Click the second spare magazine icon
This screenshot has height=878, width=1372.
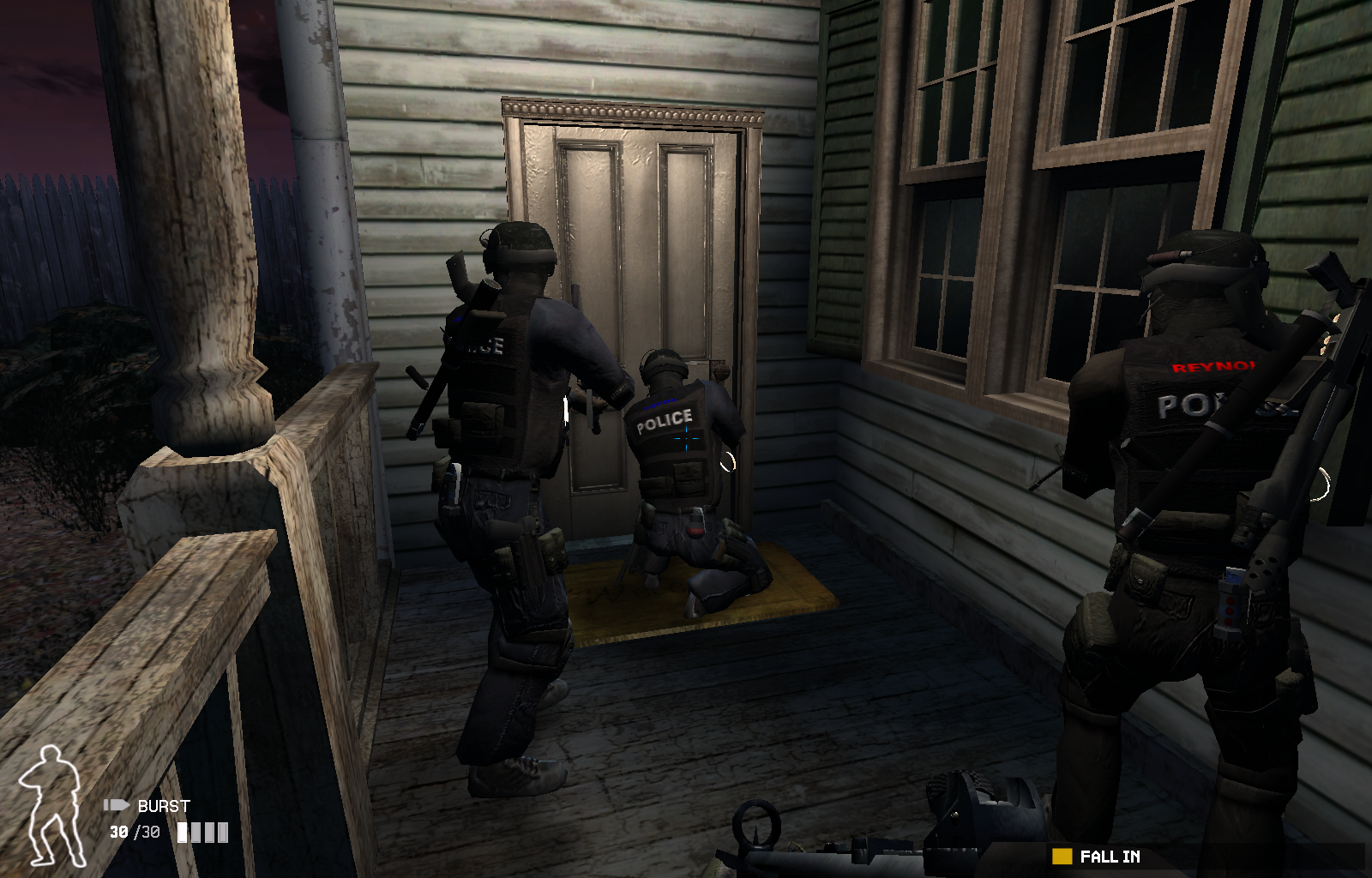(196, 831)
